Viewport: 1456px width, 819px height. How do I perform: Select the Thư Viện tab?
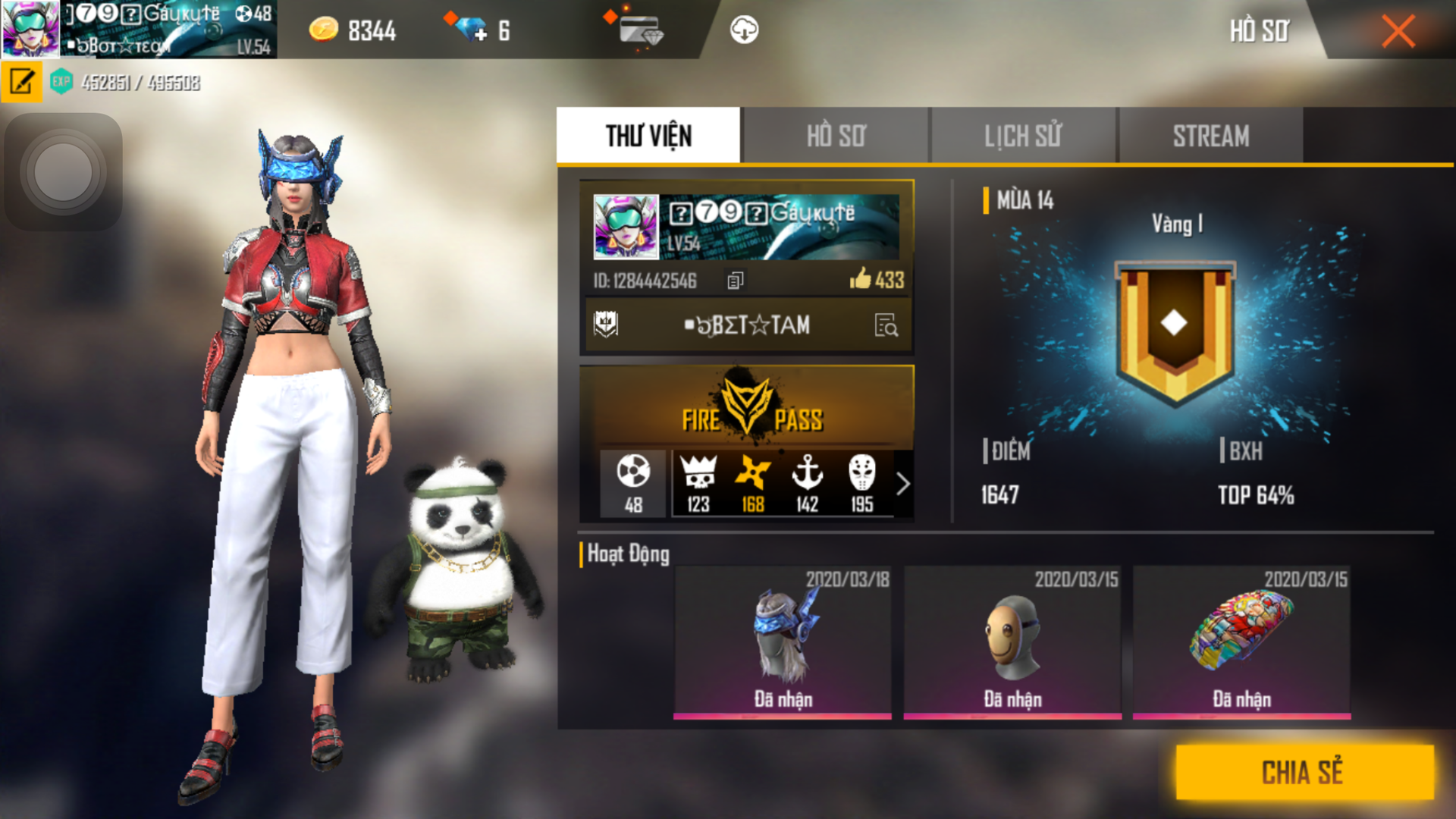[648, 136]
